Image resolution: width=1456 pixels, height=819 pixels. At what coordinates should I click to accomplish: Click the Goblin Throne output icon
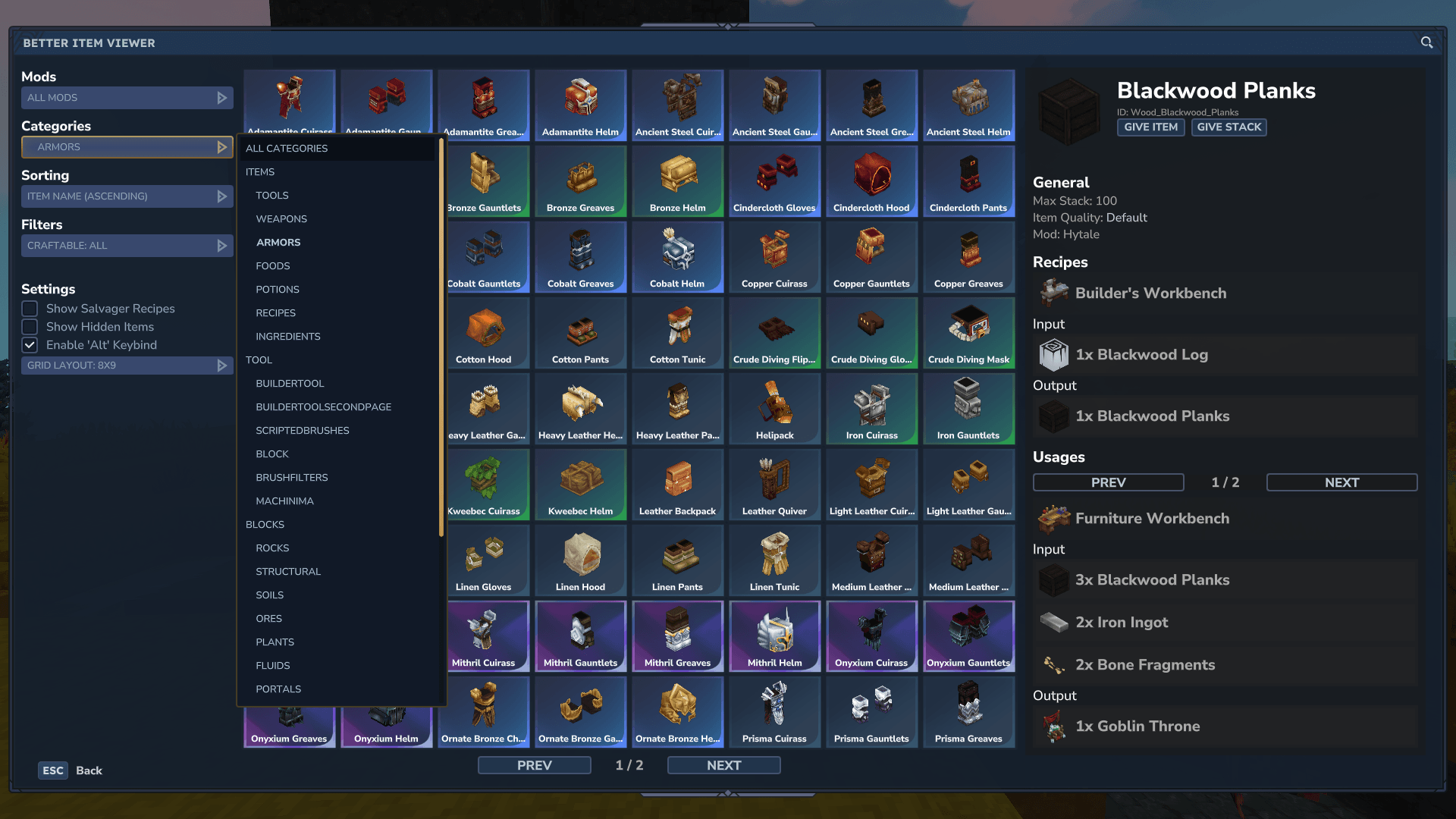point(1053,726)
